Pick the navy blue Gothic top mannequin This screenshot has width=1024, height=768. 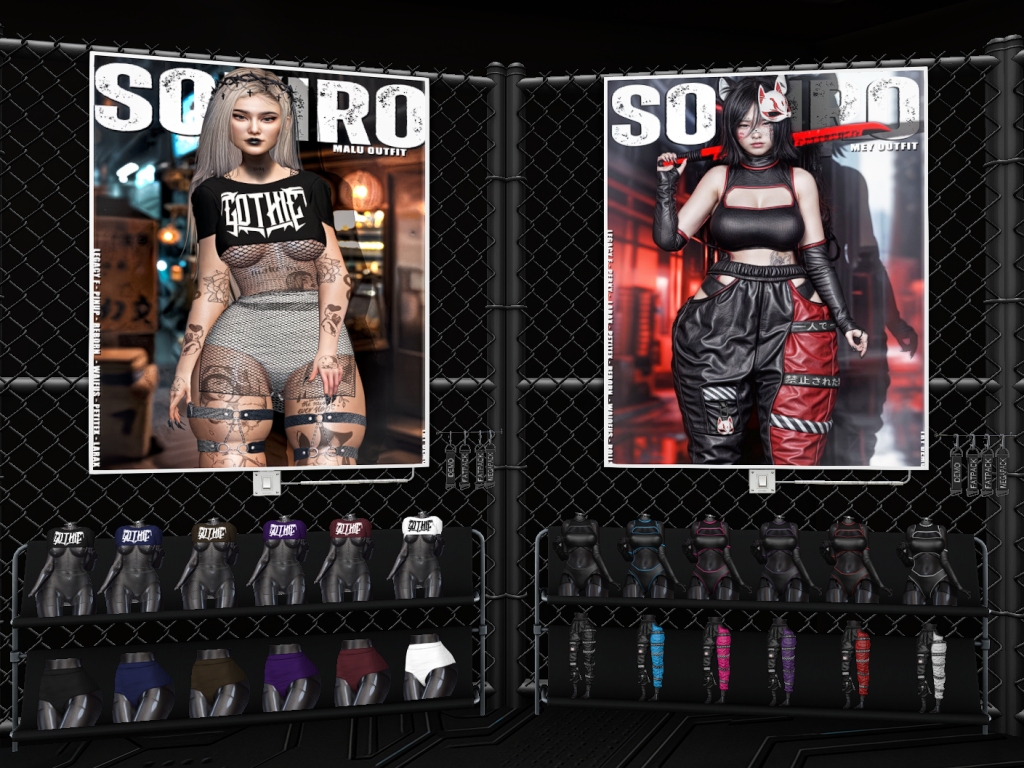coord(135,562)
